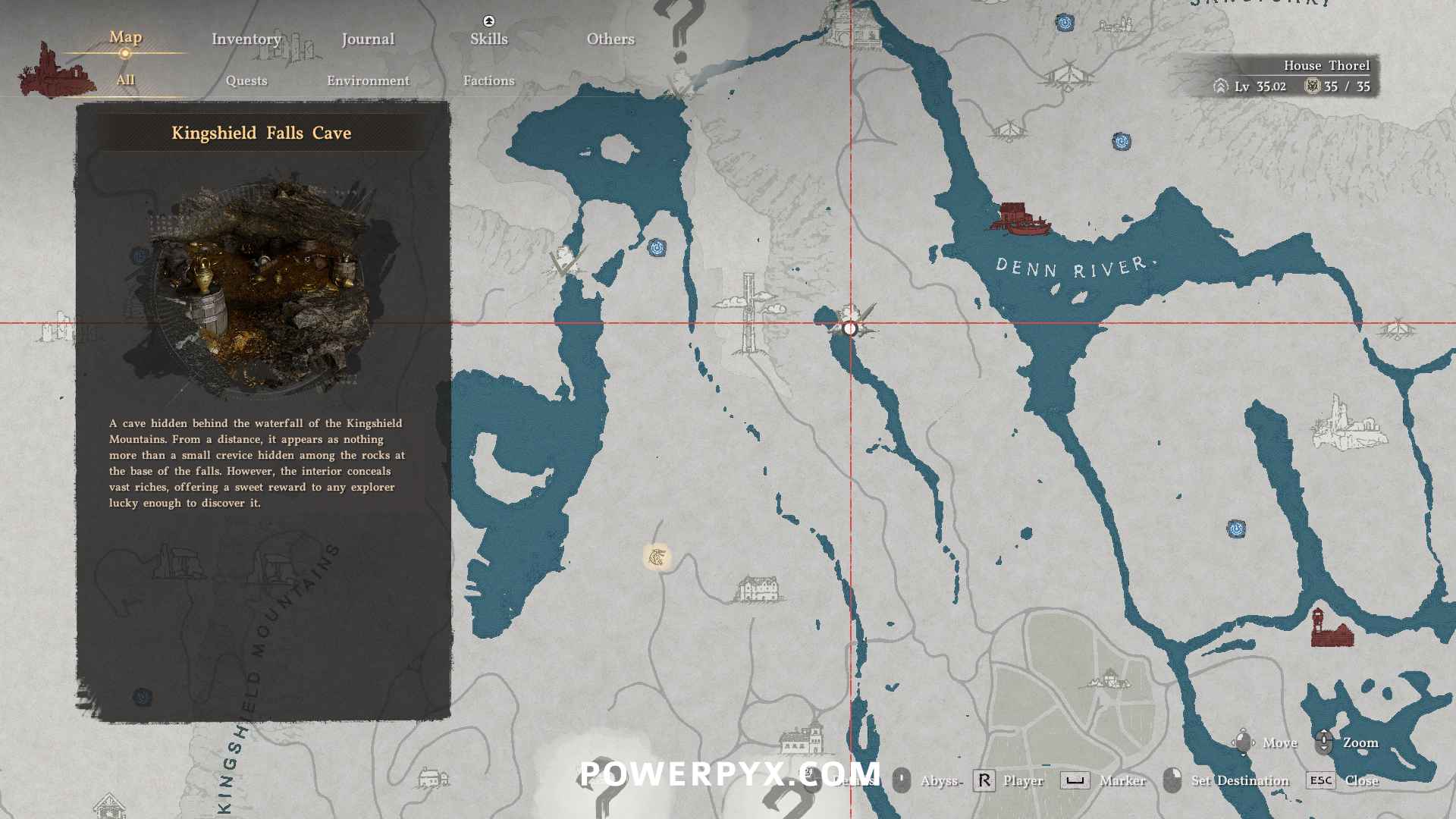
Task: Choose the Environment map filter
Action: click(368, 80)
